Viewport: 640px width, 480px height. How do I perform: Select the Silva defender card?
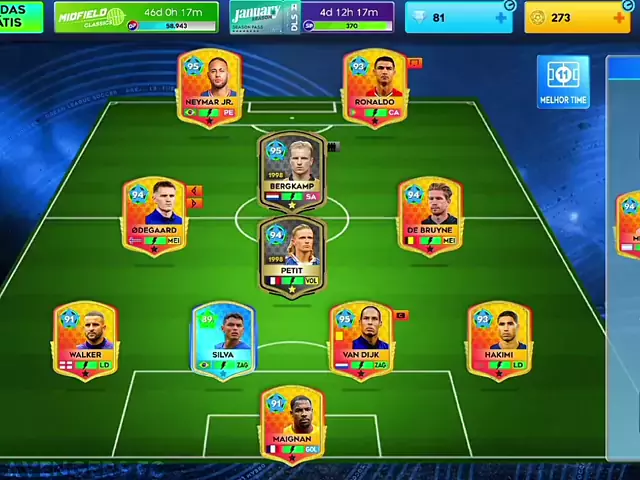(x=223, y=339)
